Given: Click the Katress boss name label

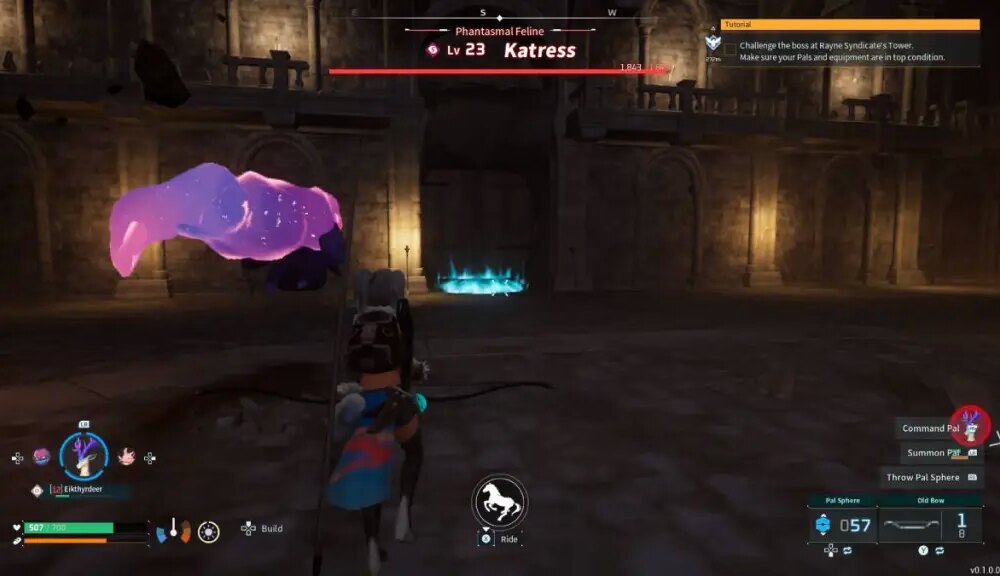Looking at the screenshot, I should tap(540, 50).
